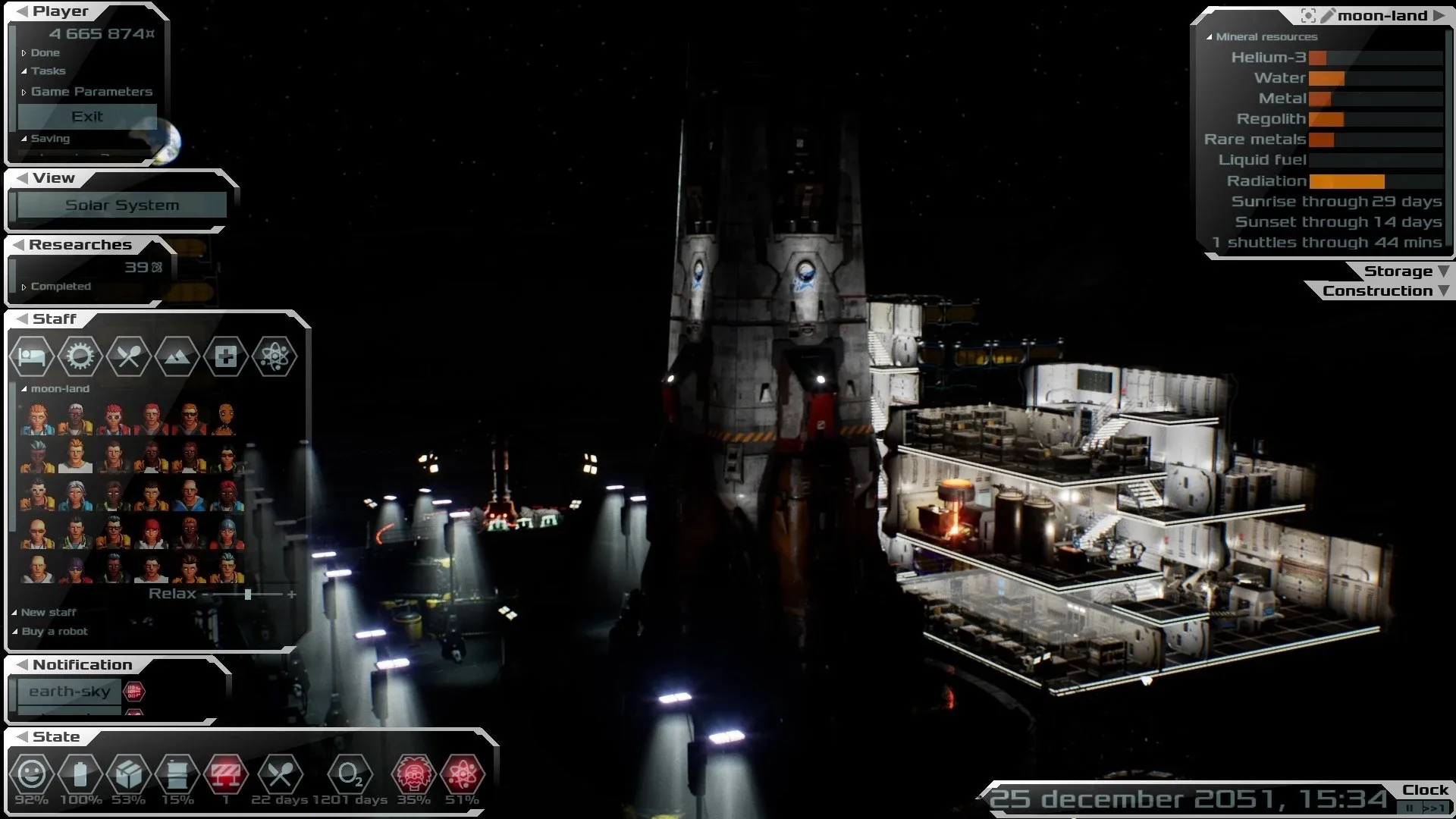Screen dimensions: 1456x819
Task: Select the bed rest staff filter icon
Action: coord(32,356)
